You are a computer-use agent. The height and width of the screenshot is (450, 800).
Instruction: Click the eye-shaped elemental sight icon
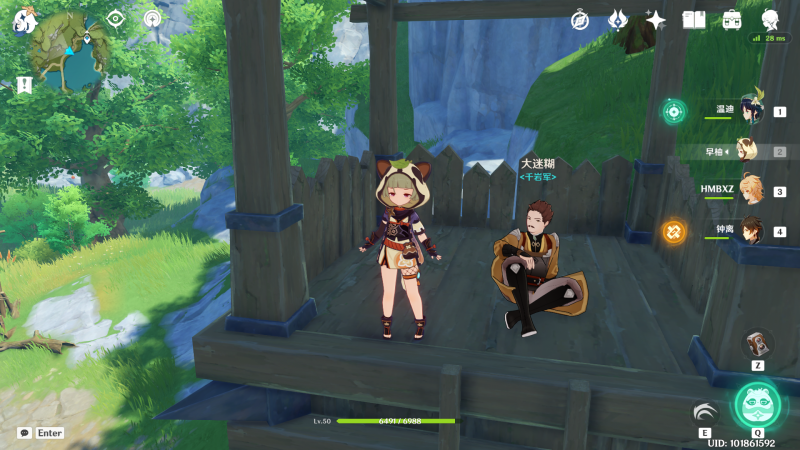pyautogui.click(x=116, y=19)
